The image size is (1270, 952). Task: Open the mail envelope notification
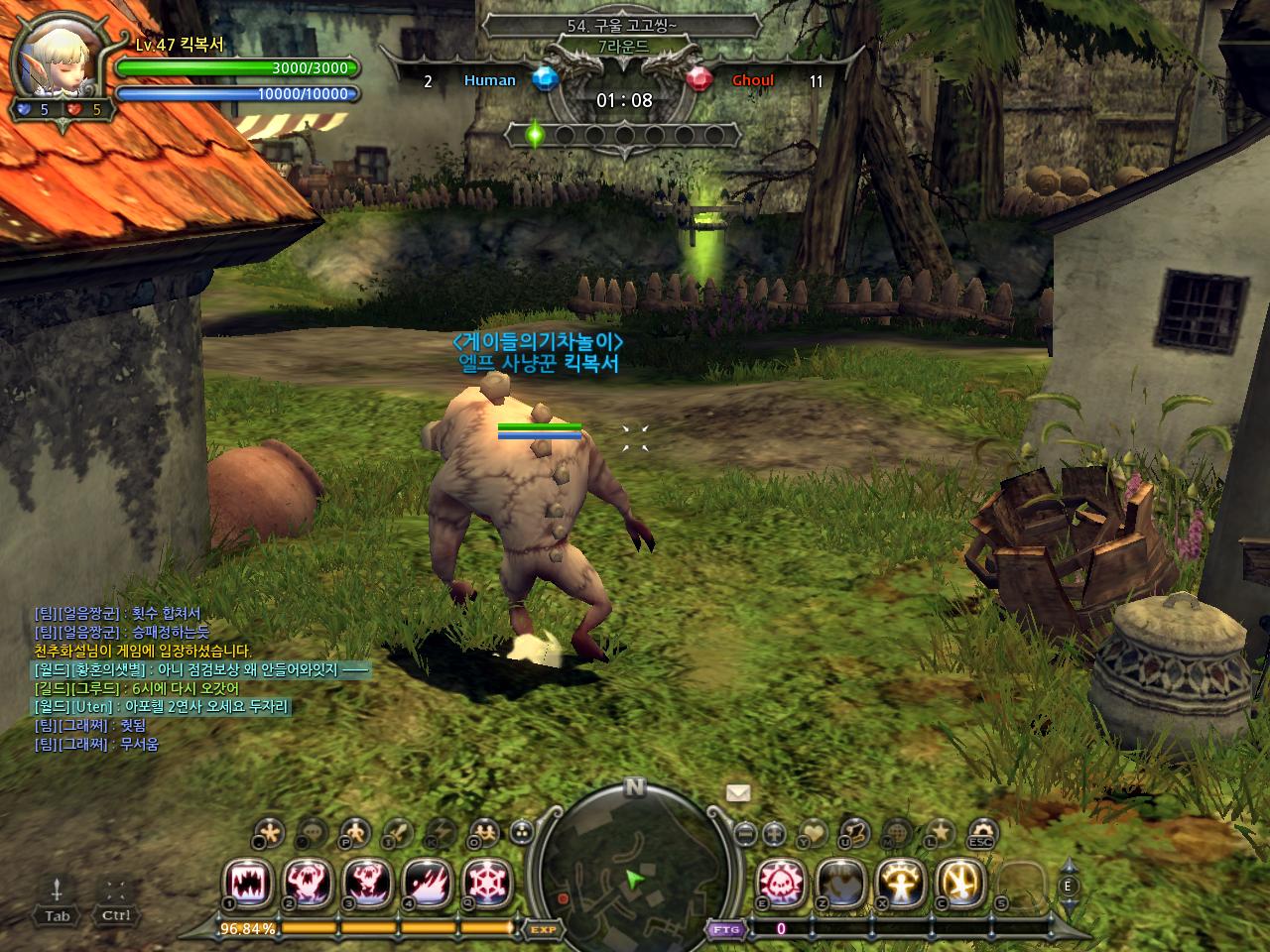(x=738, y=792)
